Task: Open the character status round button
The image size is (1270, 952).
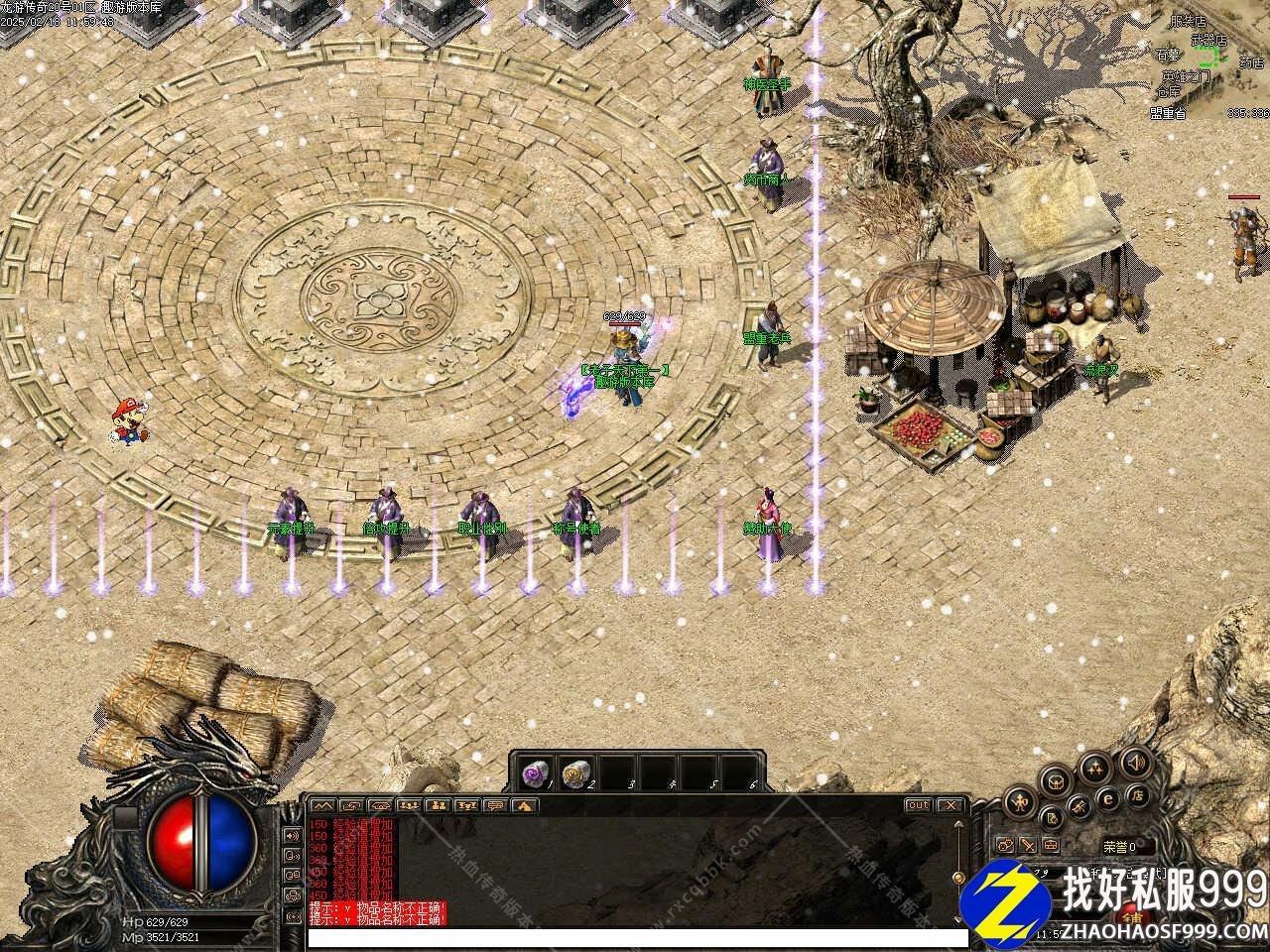Action: [1018, 801]
